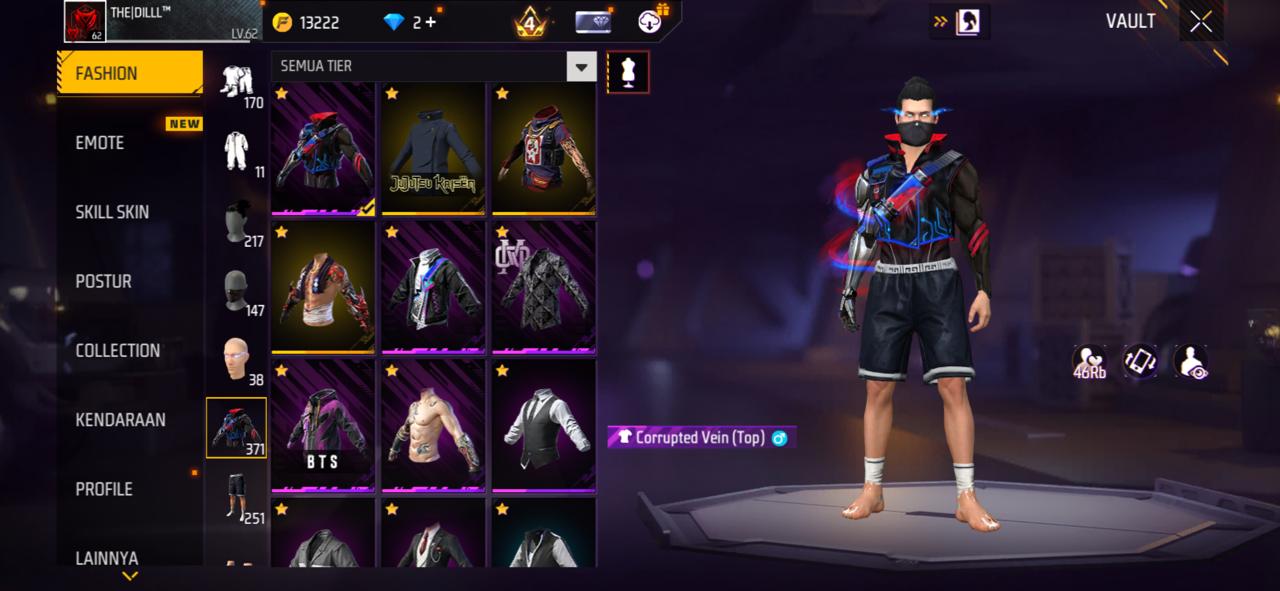This screenshot has width=1280, height=591.
Task: Open the gold crown rank badge
Action: tap(530, 22)
